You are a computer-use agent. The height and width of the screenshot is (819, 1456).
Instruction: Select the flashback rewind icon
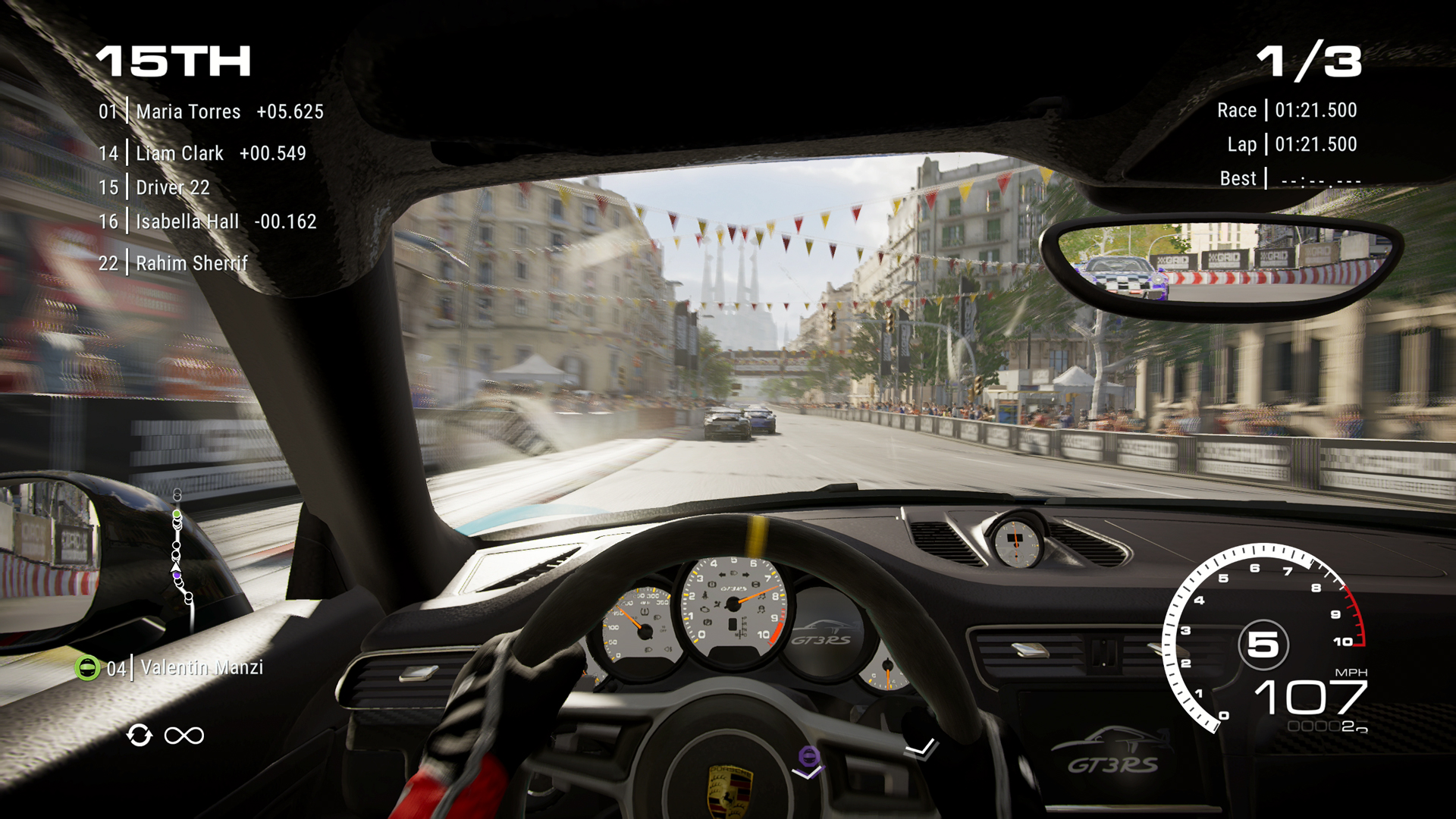click(140, 735)
